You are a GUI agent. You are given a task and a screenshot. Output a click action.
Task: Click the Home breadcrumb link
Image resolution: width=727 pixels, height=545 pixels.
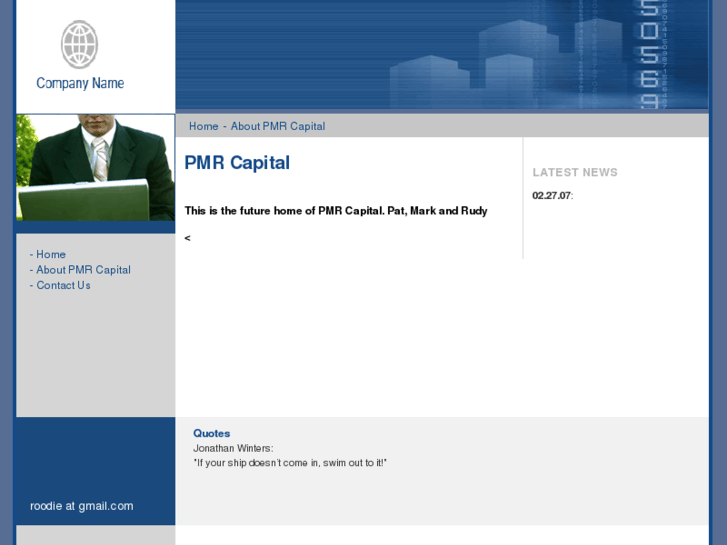[x=203, y=126]
